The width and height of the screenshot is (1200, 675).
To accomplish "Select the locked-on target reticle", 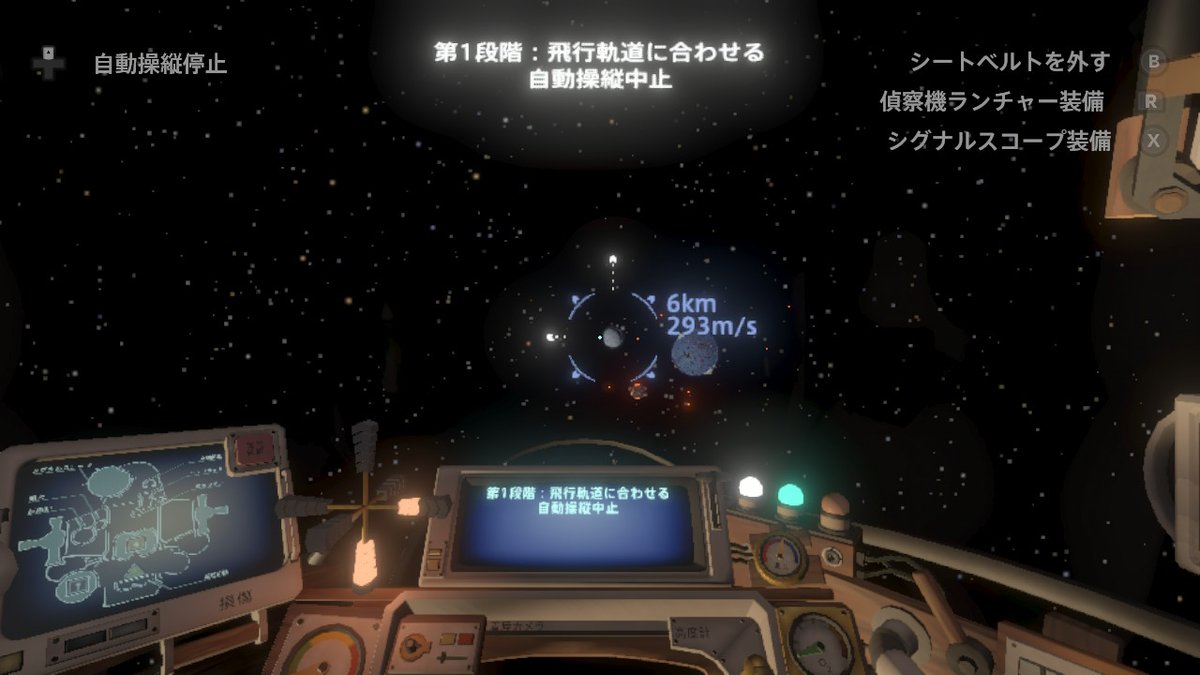I will click(612, 337).
